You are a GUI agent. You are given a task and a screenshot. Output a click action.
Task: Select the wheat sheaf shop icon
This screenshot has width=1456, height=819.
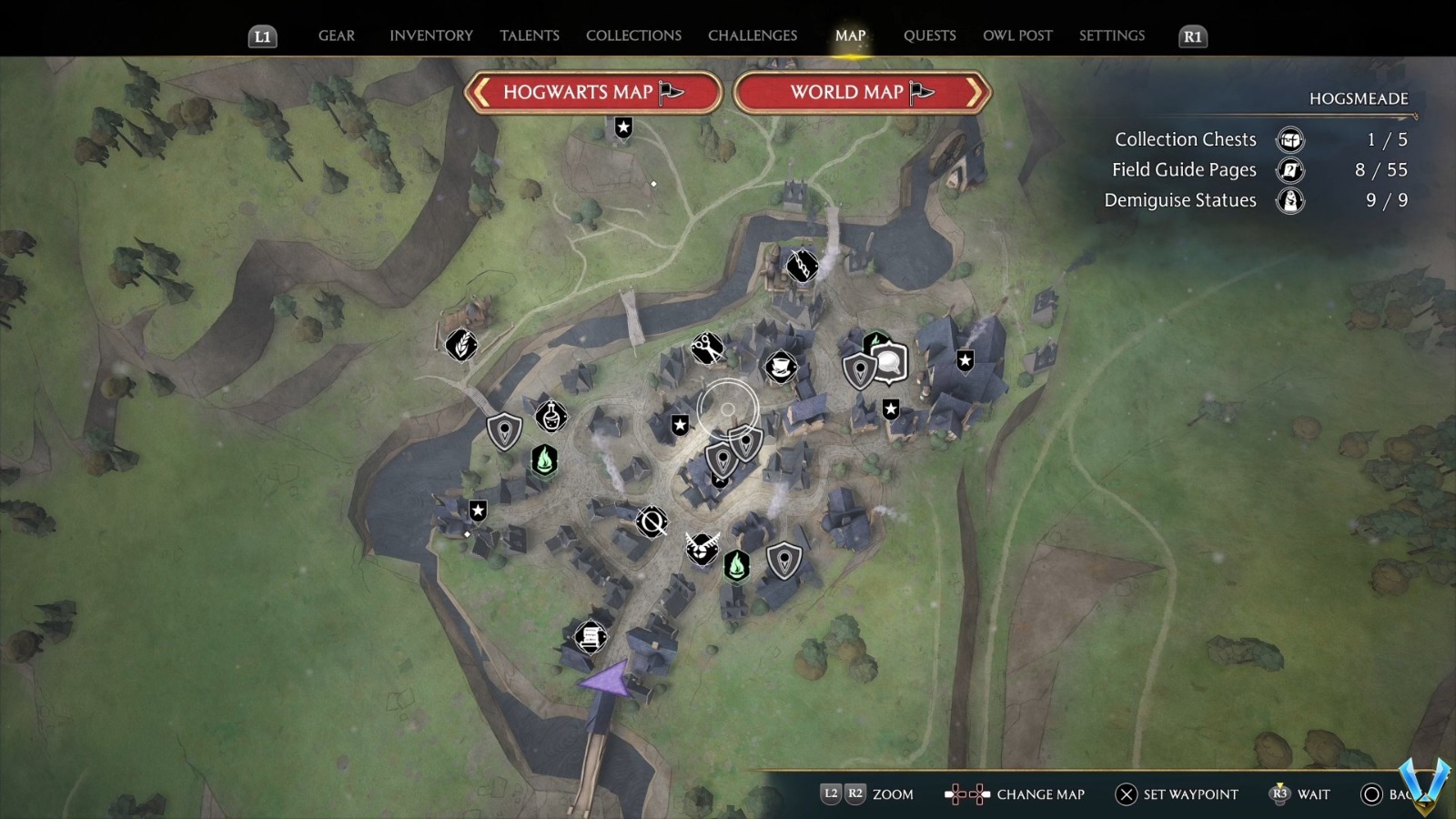460,346
